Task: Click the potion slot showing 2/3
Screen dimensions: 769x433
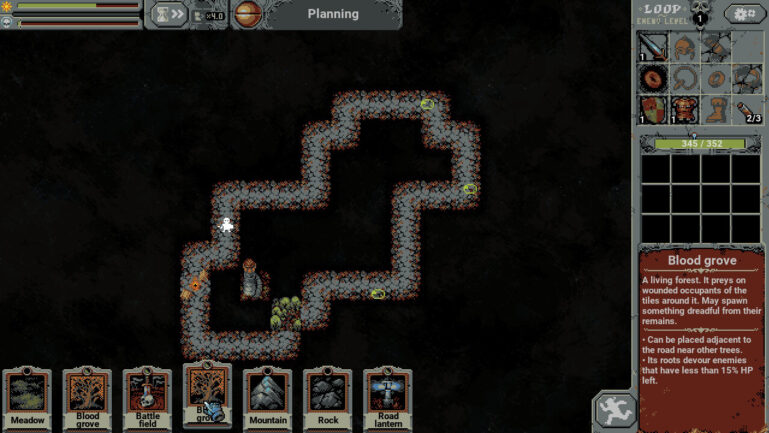Action: (747, 109)
